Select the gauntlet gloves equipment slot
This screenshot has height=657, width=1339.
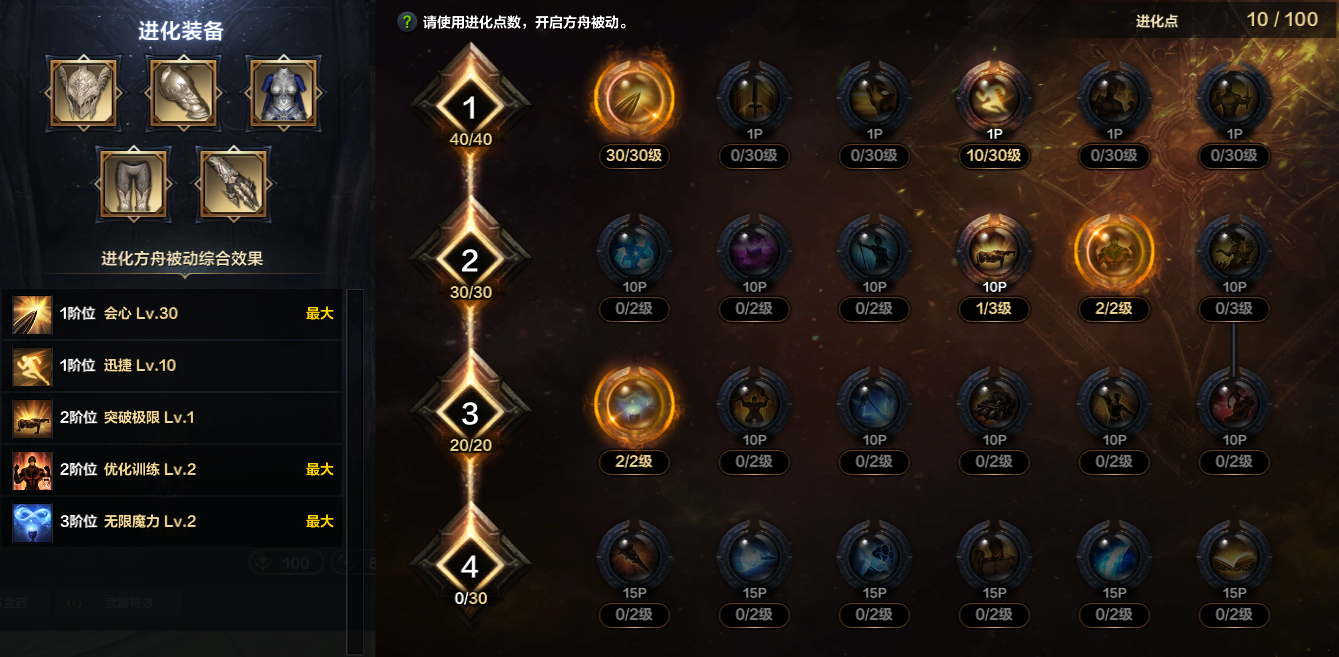pyautogui.click(x=233, y=185)
